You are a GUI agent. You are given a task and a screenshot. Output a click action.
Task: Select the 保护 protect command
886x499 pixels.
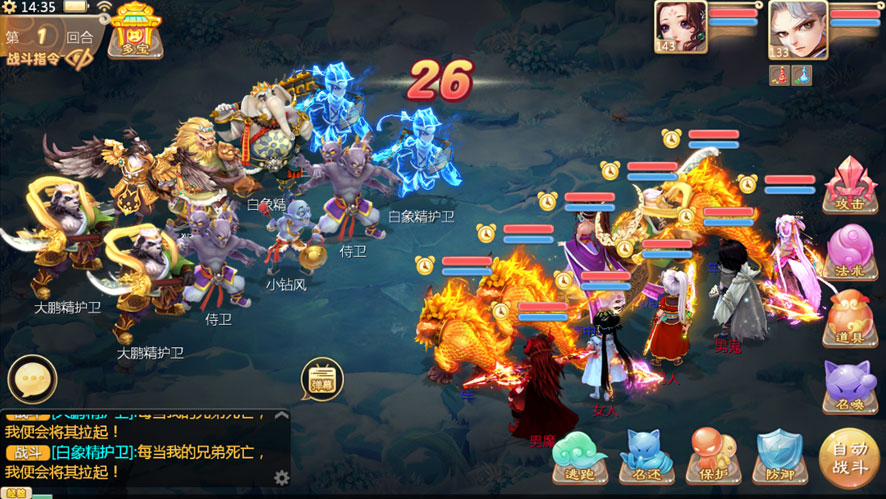[x=713, y=458]
